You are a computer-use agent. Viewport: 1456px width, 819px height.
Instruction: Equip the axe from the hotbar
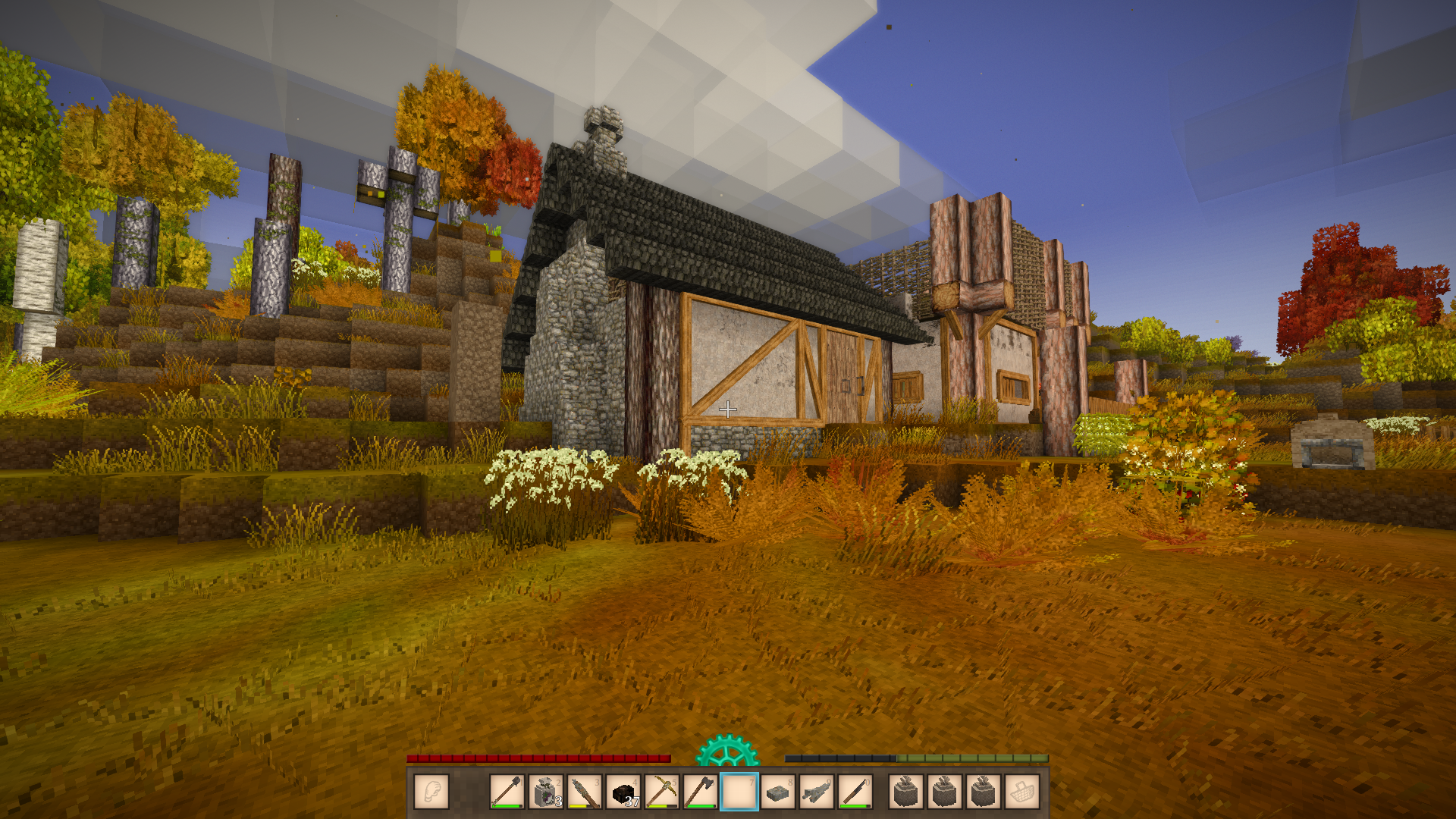[701, 792]
